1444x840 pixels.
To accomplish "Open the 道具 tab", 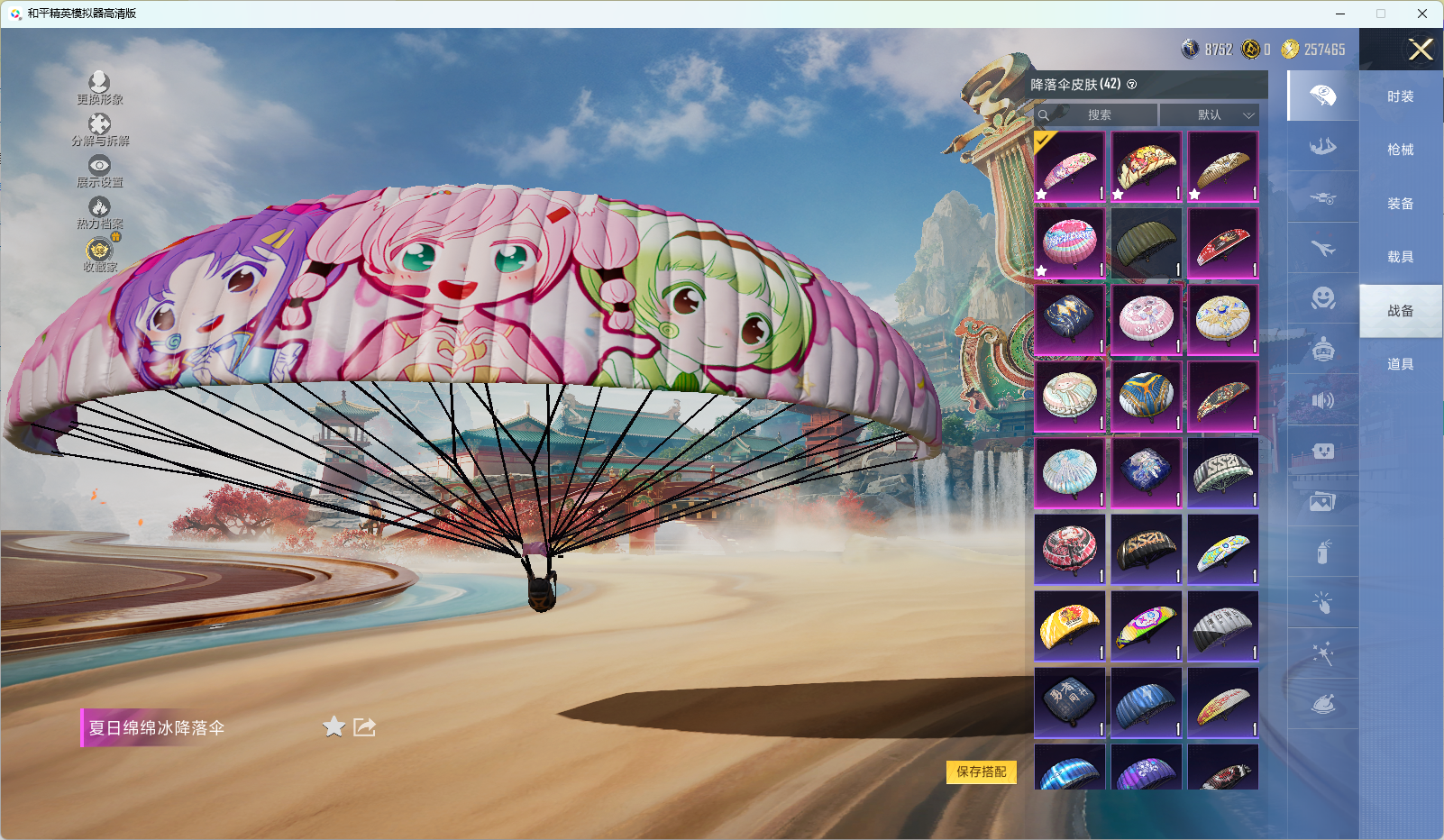I will [x=1400, y=364].
